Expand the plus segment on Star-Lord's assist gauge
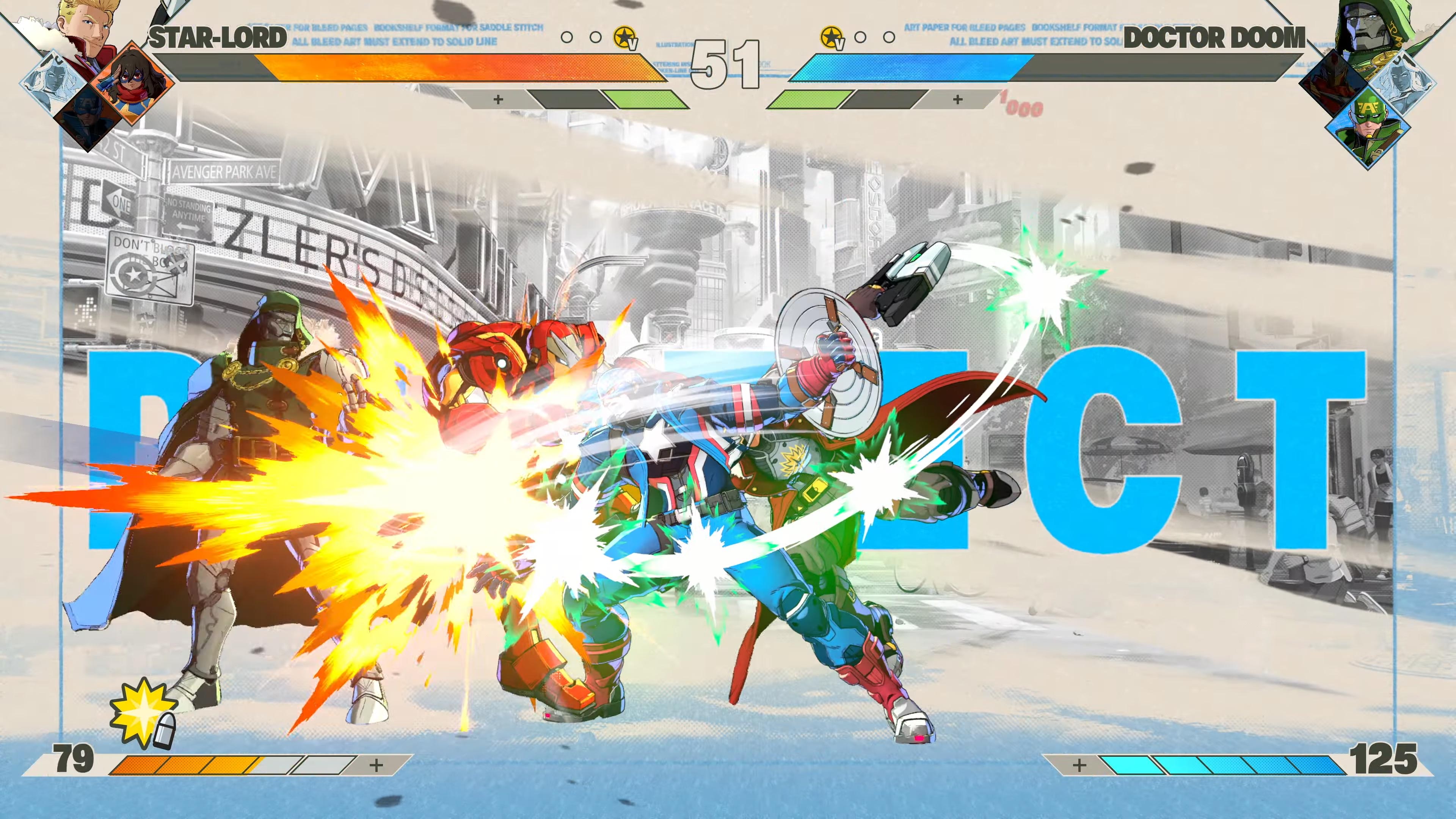Image resolution: width=1456 pixels, height=819 pixels. coord(497,100)
